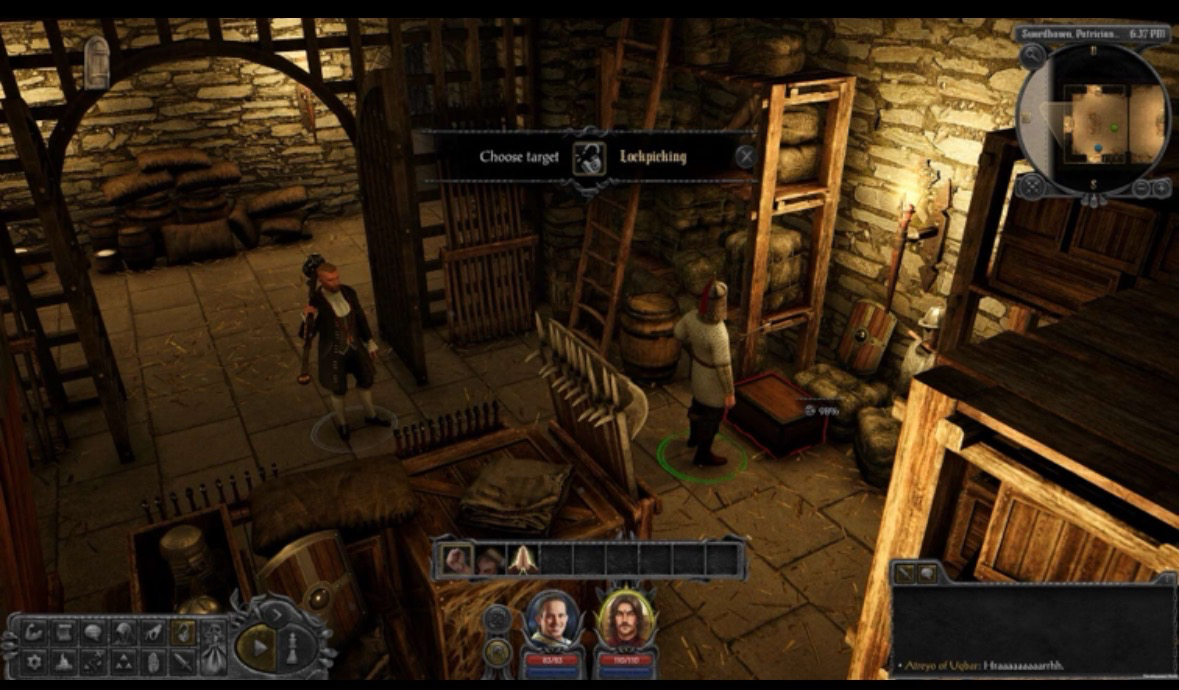Zoom out the minimap with minus button
This screenshot has height=690, width=1179.
point(1144,187)
